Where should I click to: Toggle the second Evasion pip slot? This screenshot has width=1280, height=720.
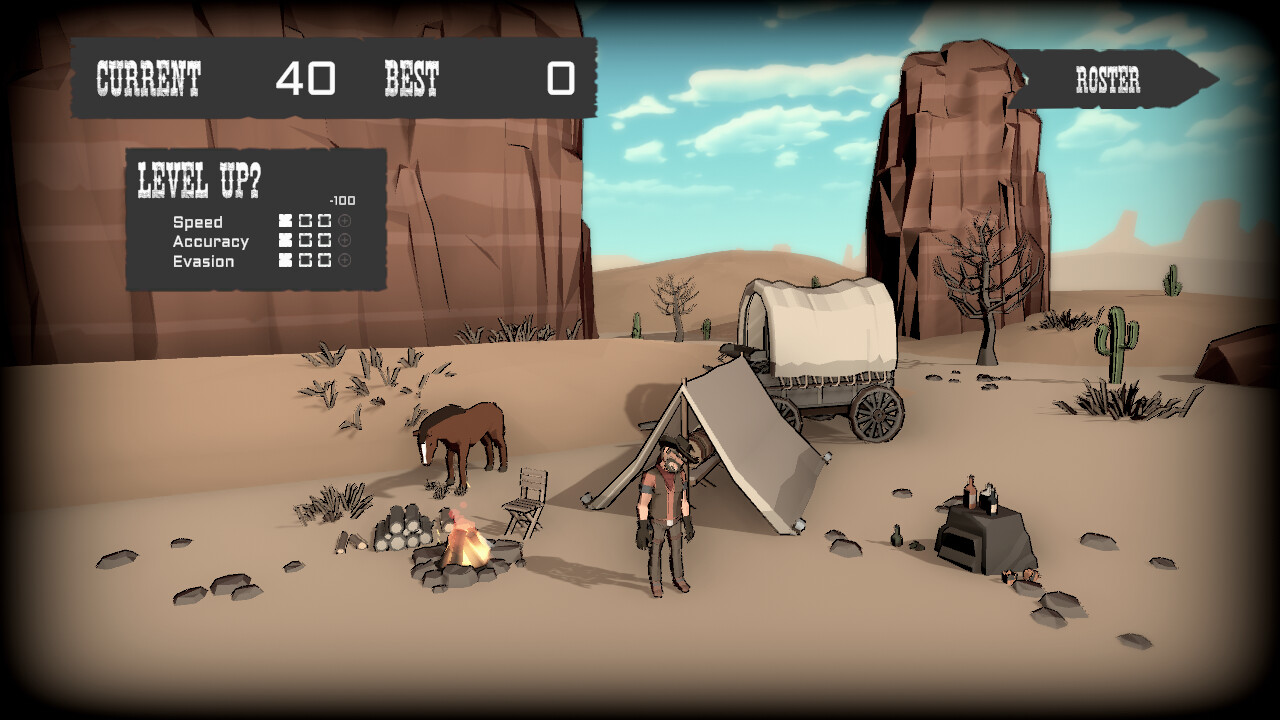pos(305,259)
